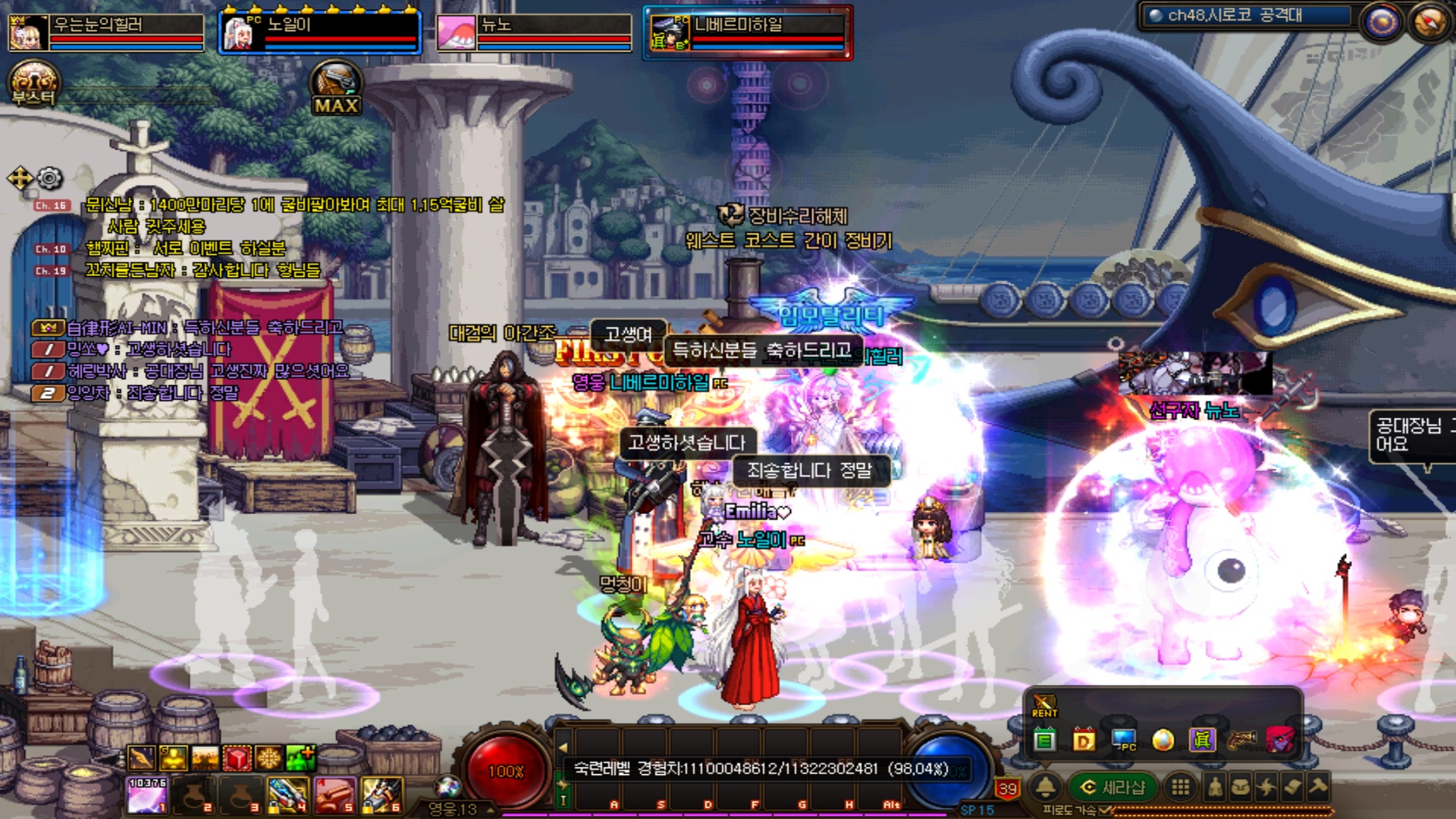This screenshot has height=819, width=1456.
Task: Click the 부스터 booster icon
Action: [33, 83]
